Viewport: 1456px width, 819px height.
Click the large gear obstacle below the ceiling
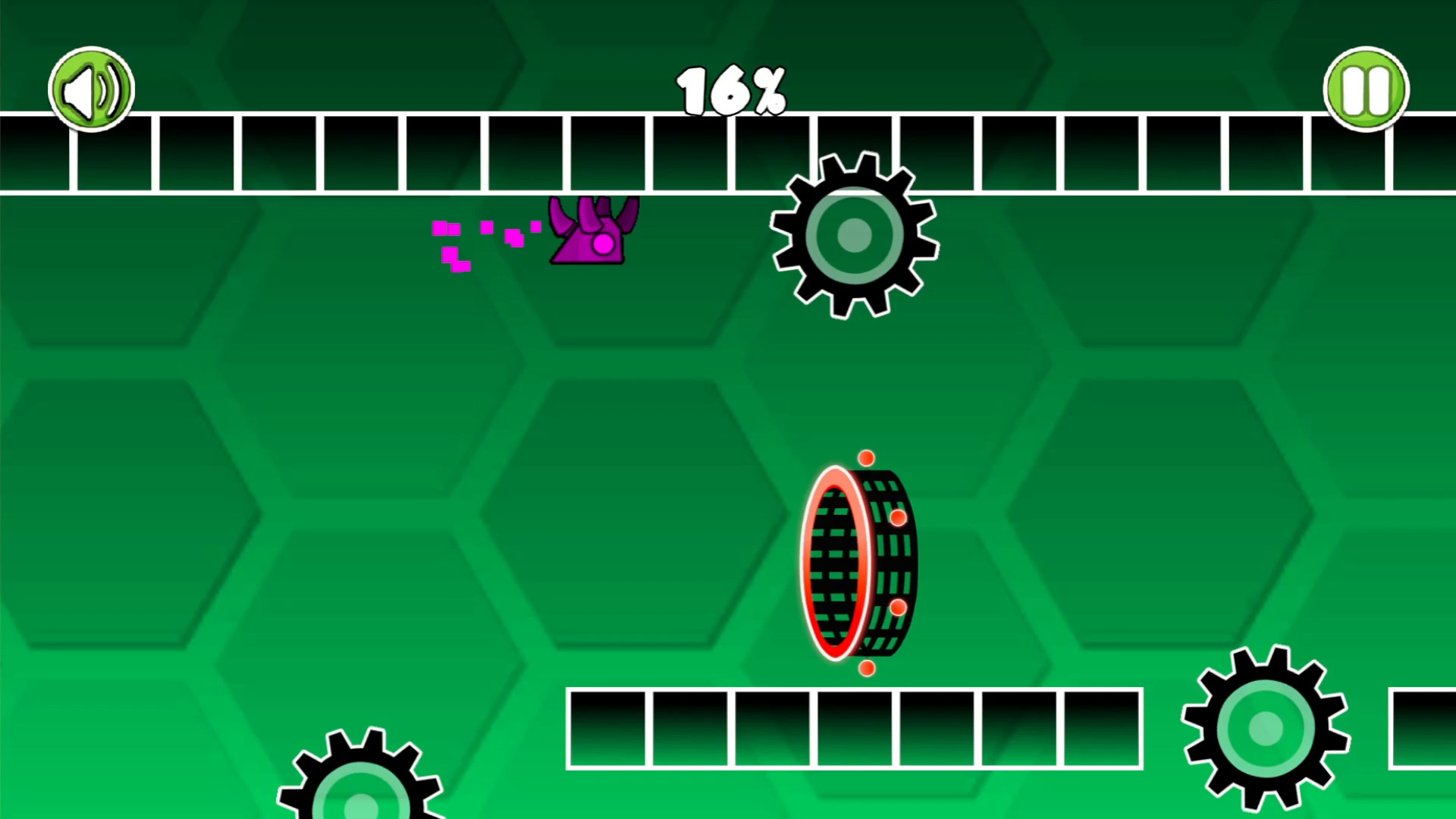pyautogui.click(x=853, y=237)
